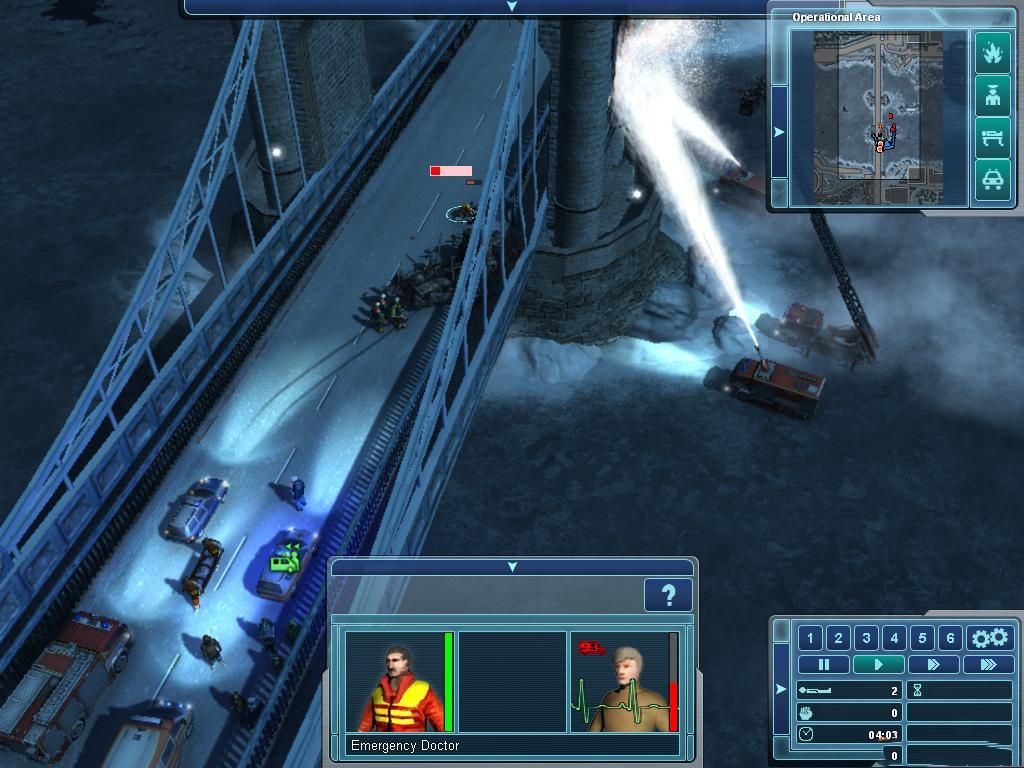Select unit group 5
This screenshot has width=1024, height=768.
922,638
